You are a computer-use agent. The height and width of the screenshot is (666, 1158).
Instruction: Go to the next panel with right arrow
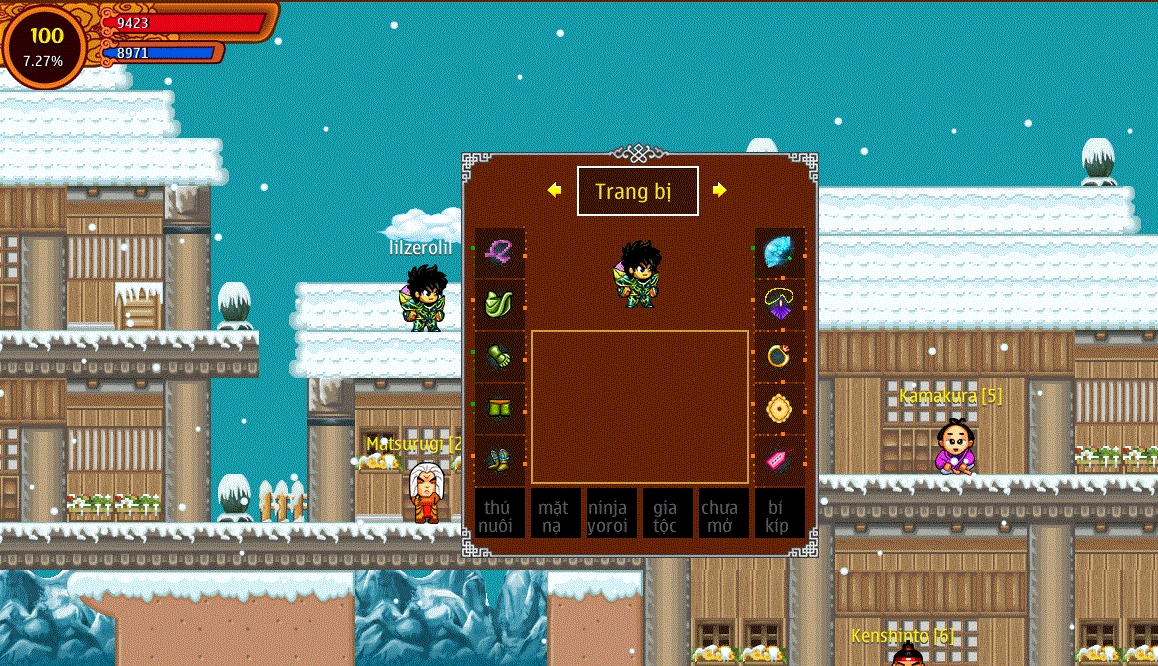(x=719, y=190)
